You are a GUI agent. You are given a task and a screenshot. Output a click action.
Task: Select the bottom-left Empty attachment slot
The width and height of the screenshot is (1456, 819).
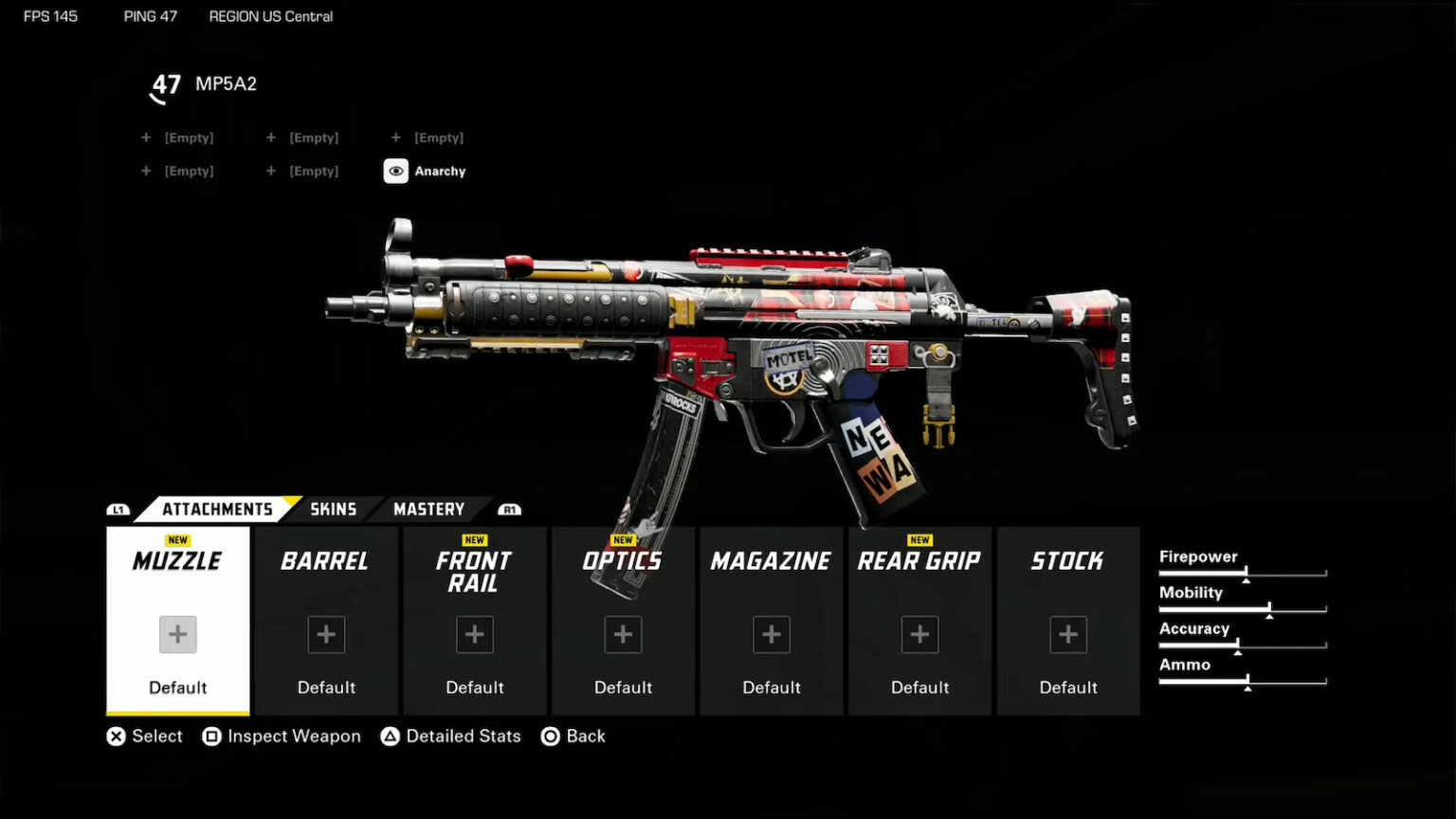(178, 171)
